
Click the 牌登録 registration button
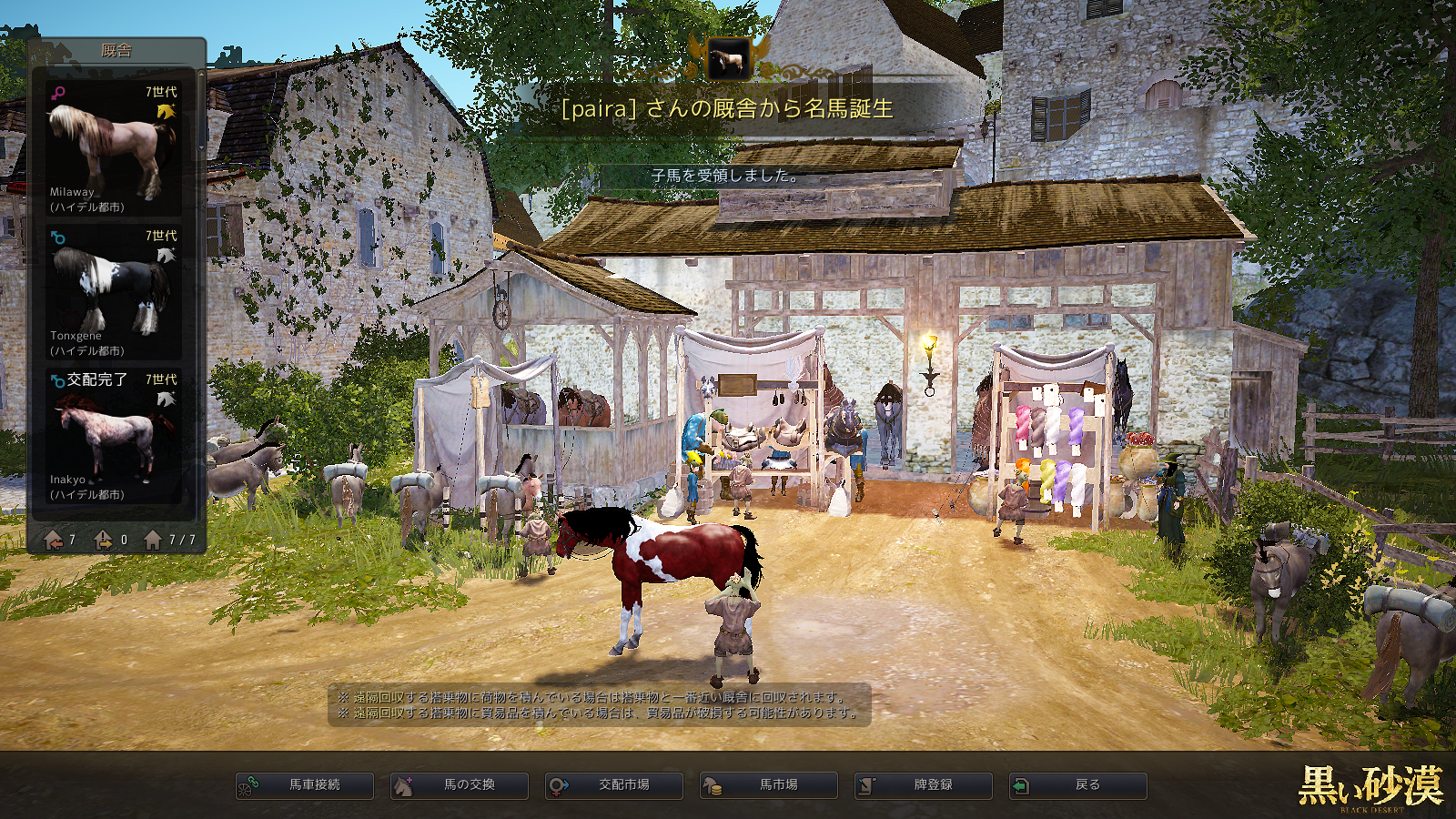click(924, 785)
